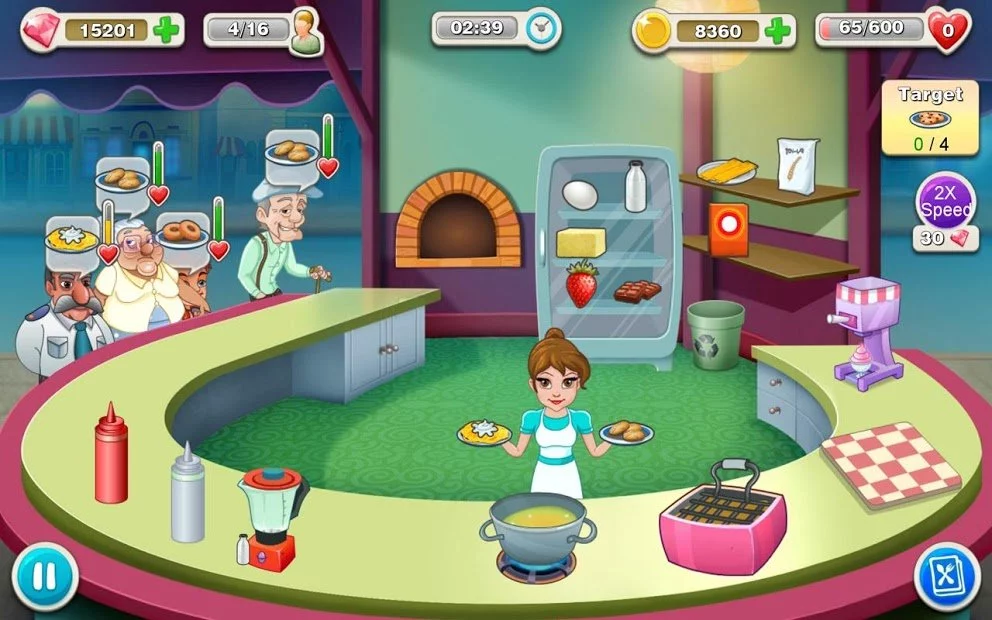The width and height of the screenshot is (992, 620).
Task: Grab the strawberry from the fridge
Action: point(581,283)
